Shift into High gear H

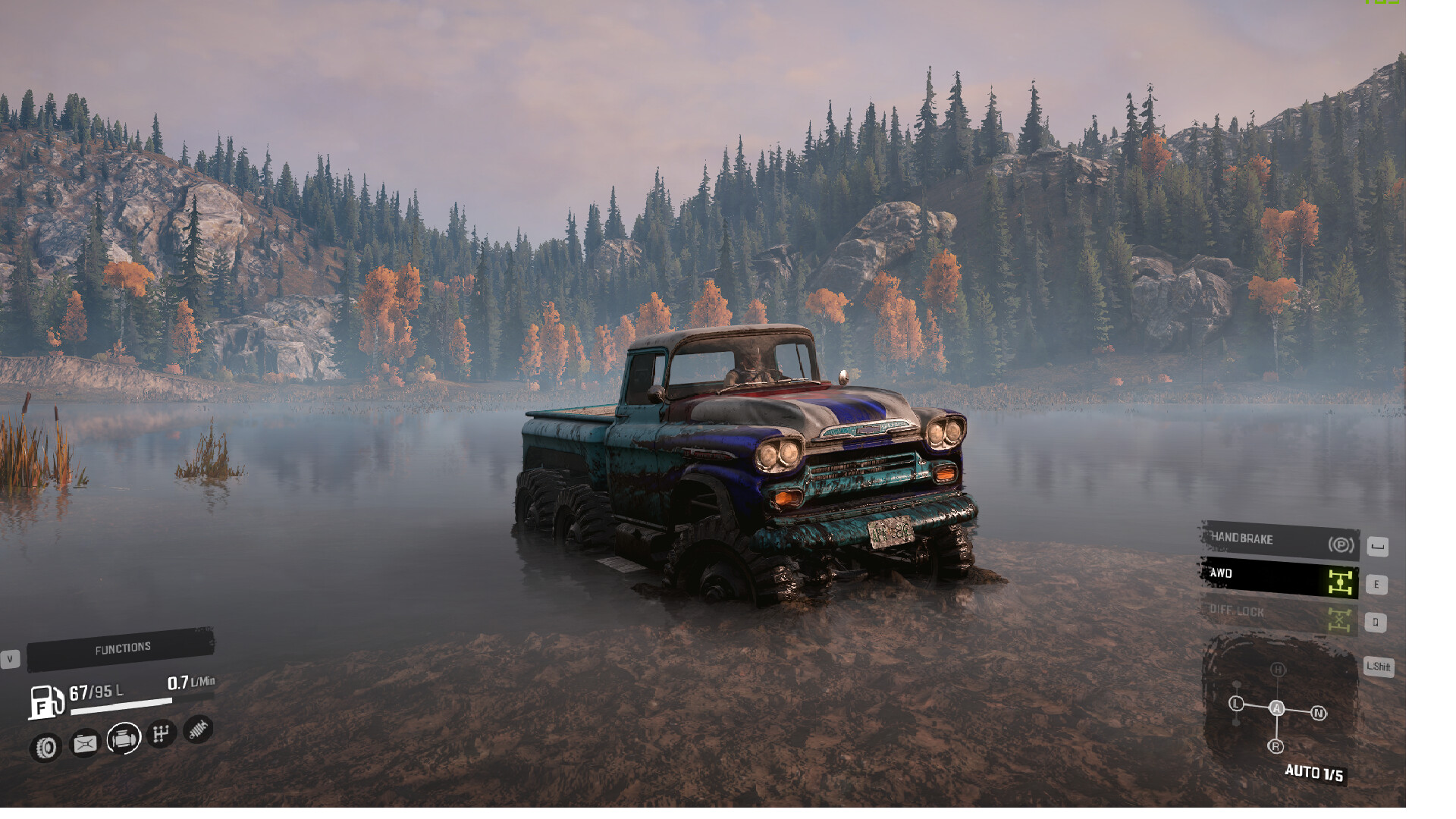1278,670
